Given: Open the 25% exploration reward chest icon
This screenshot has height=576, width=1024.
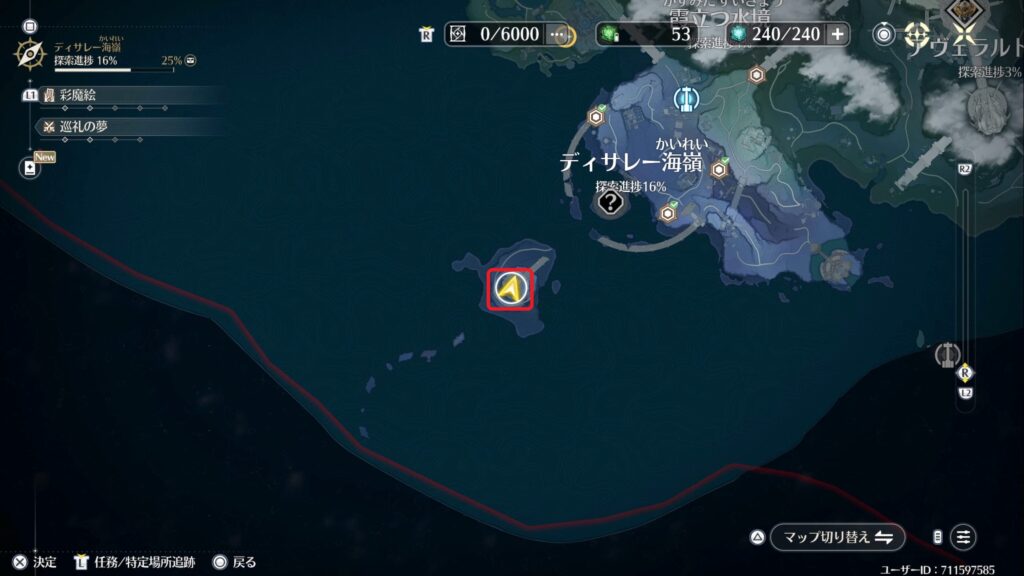Looking at the screenshot, I should (x=190, y=60).
